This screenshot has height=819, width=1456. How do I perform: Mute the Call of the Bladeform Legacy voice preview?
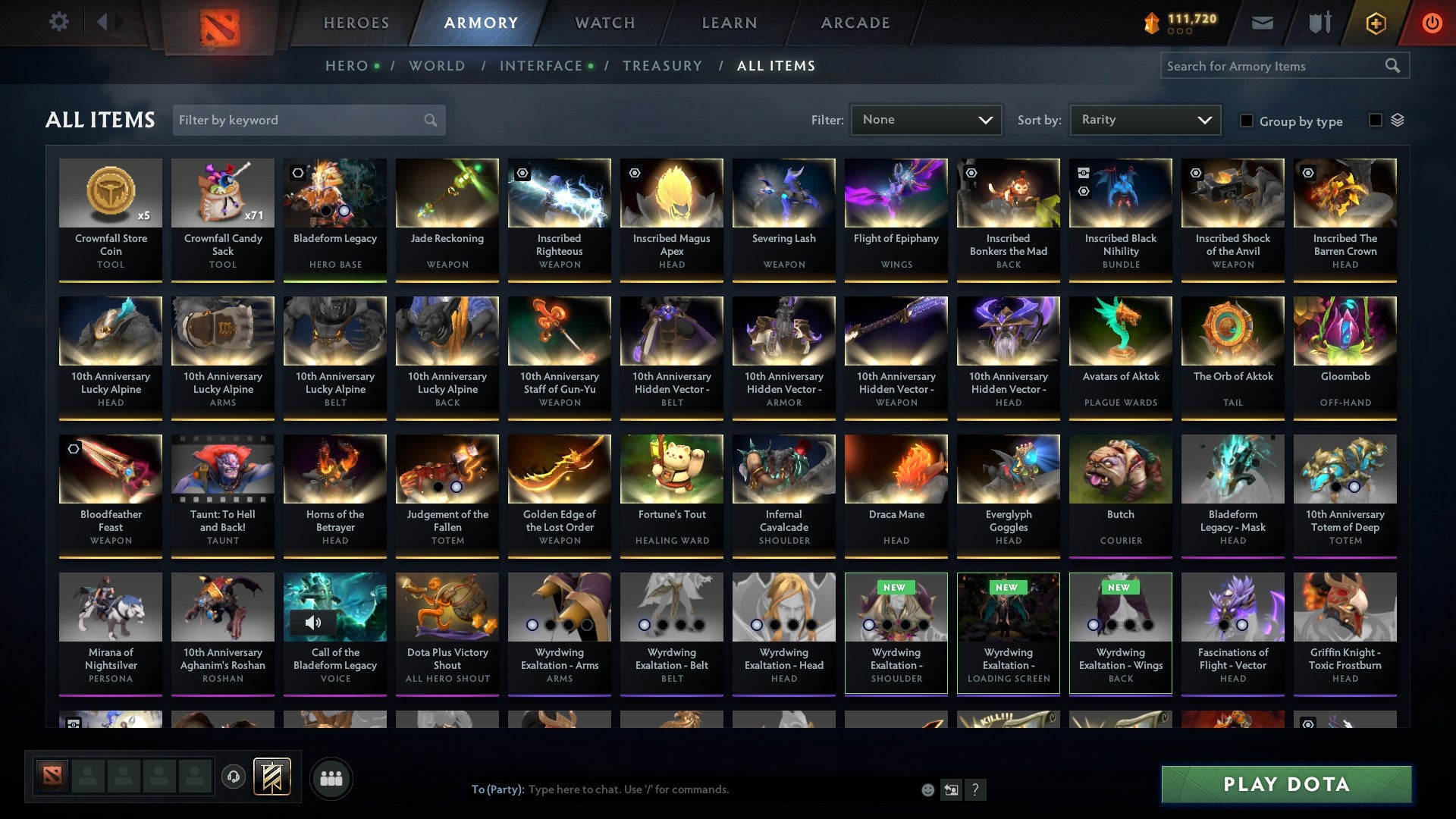pos(313,623)
